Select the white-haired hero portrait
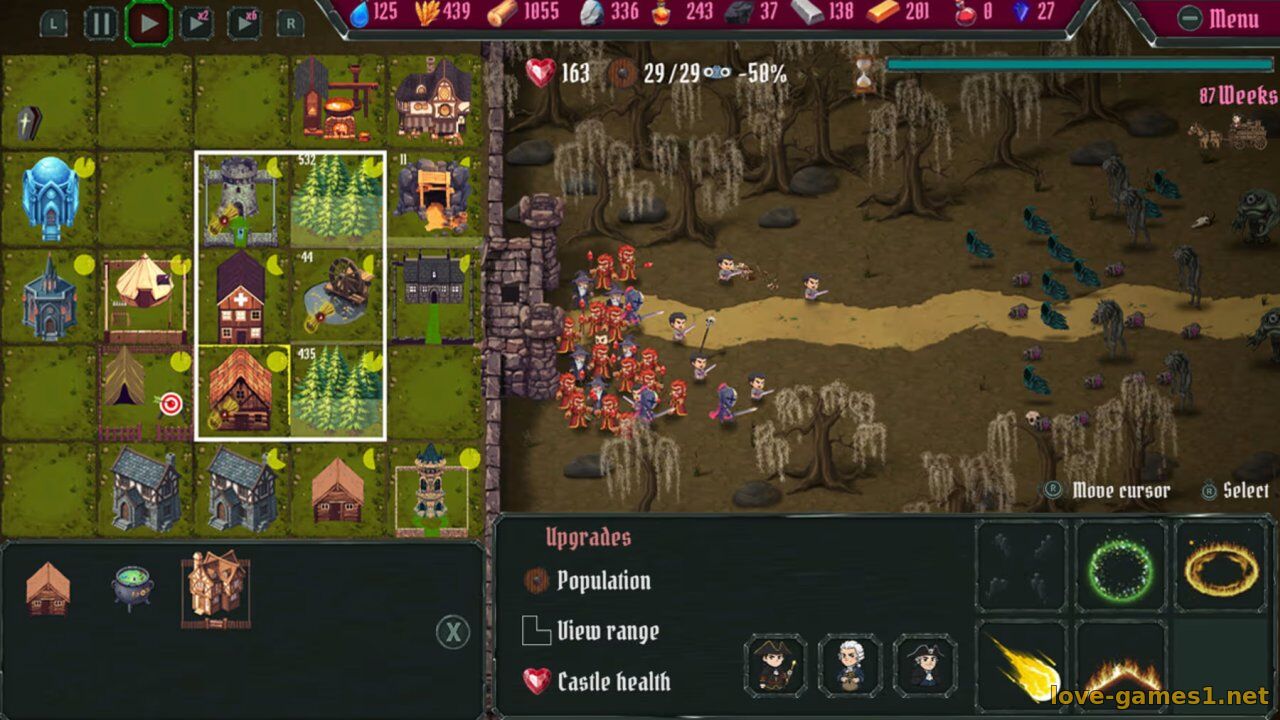The height and width of the screenshot is (720, 1280). point(850,665)
